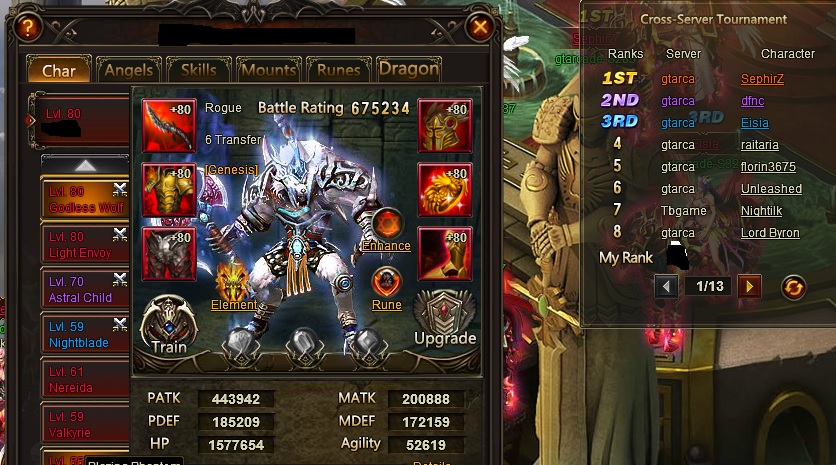Select the Godless Wolf hero entry
836x465 pixels.
pos(84,199)
